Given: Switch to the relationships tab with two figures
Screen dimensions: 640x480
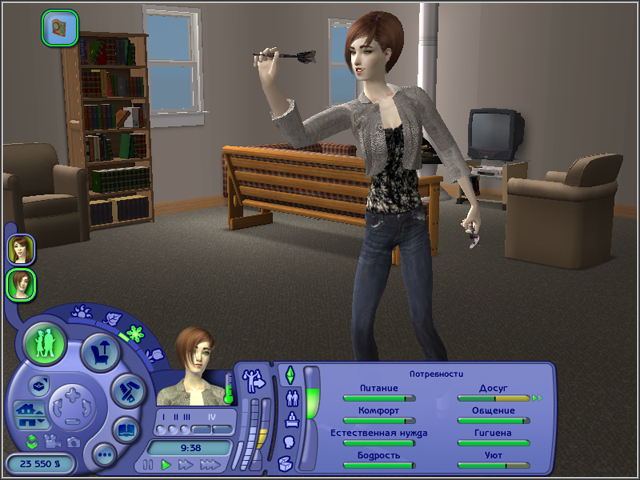Looking at the screenshot, I should (291, 396).
